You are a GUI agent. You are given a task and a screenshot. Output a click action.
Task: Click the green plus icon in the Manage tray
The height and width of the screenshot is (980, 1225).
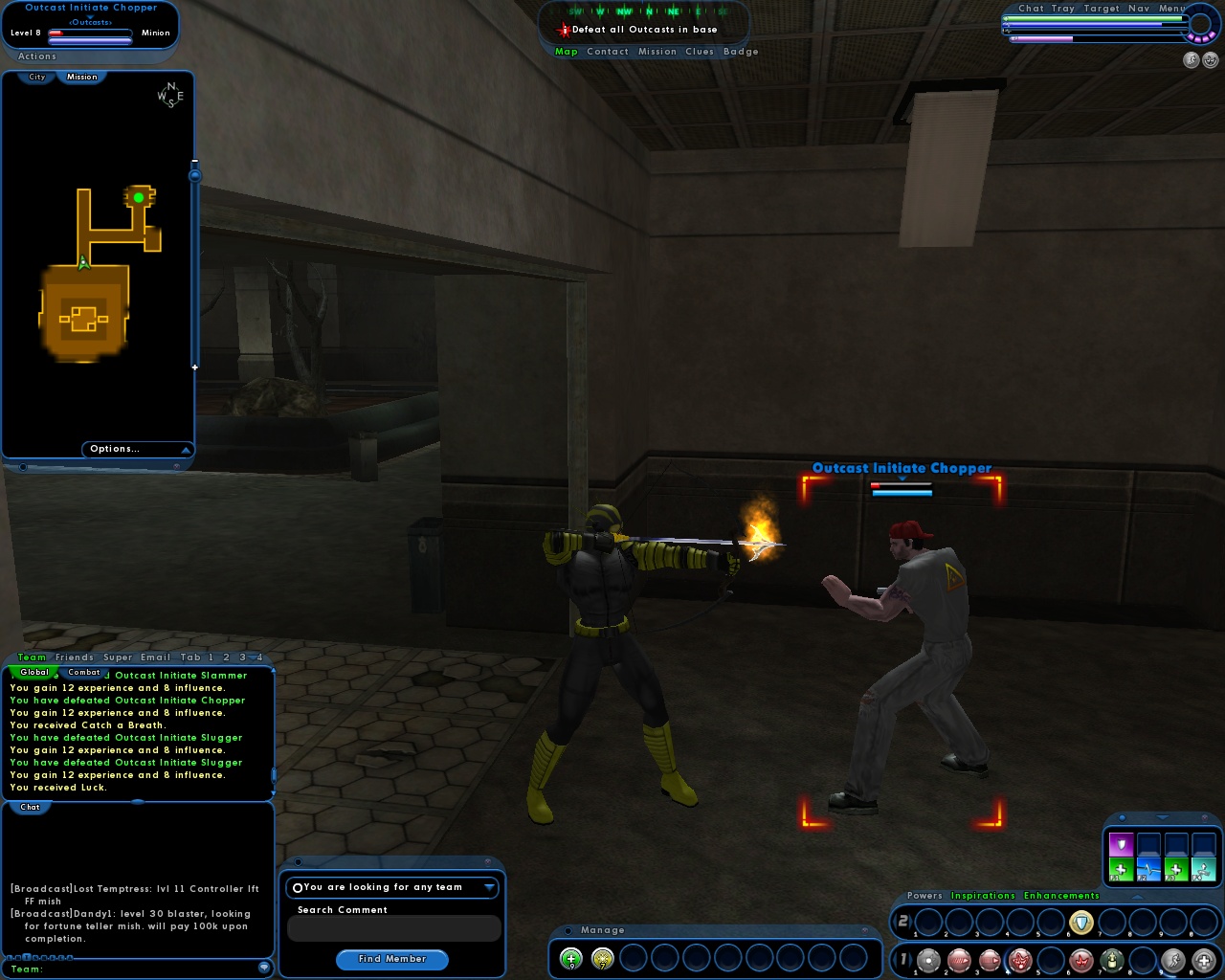point(570,958)
